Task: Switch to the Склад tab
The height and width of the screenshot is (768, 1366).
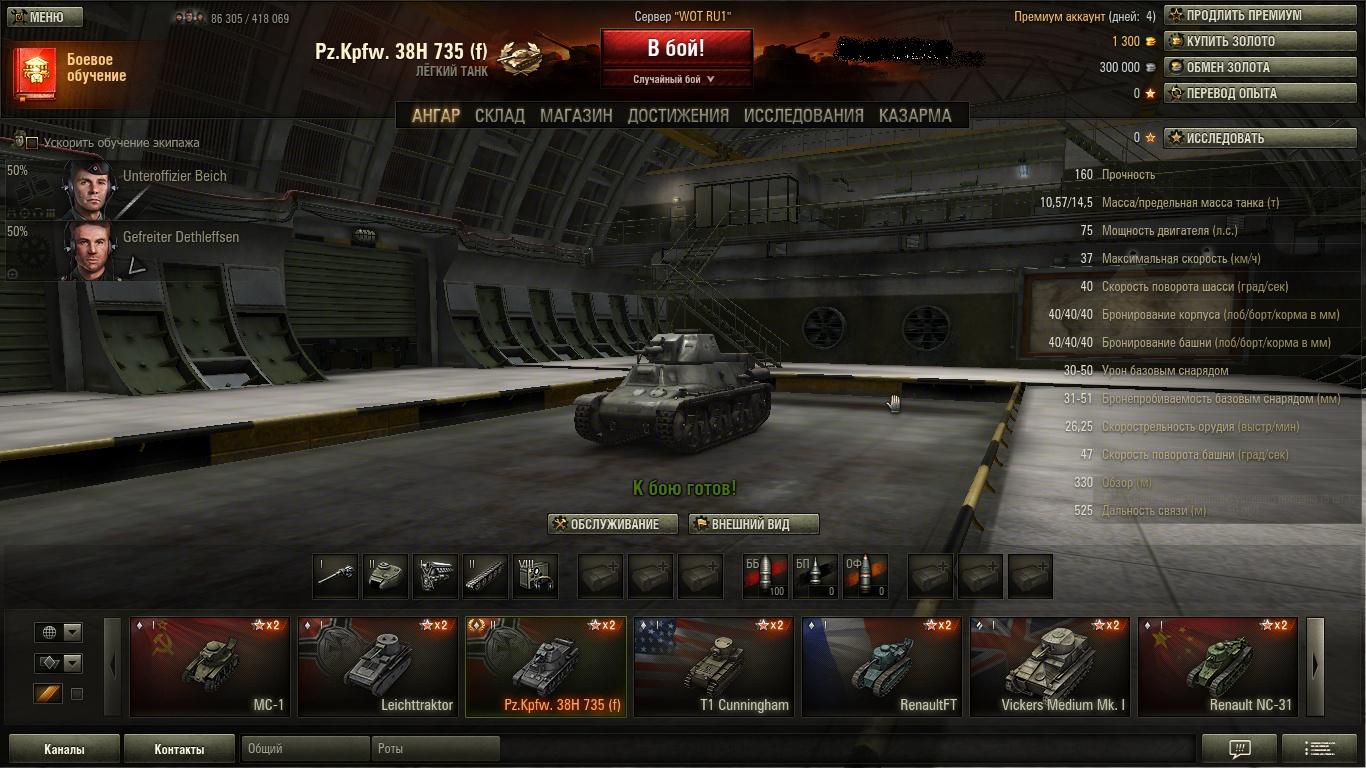Action: [499, 115]
